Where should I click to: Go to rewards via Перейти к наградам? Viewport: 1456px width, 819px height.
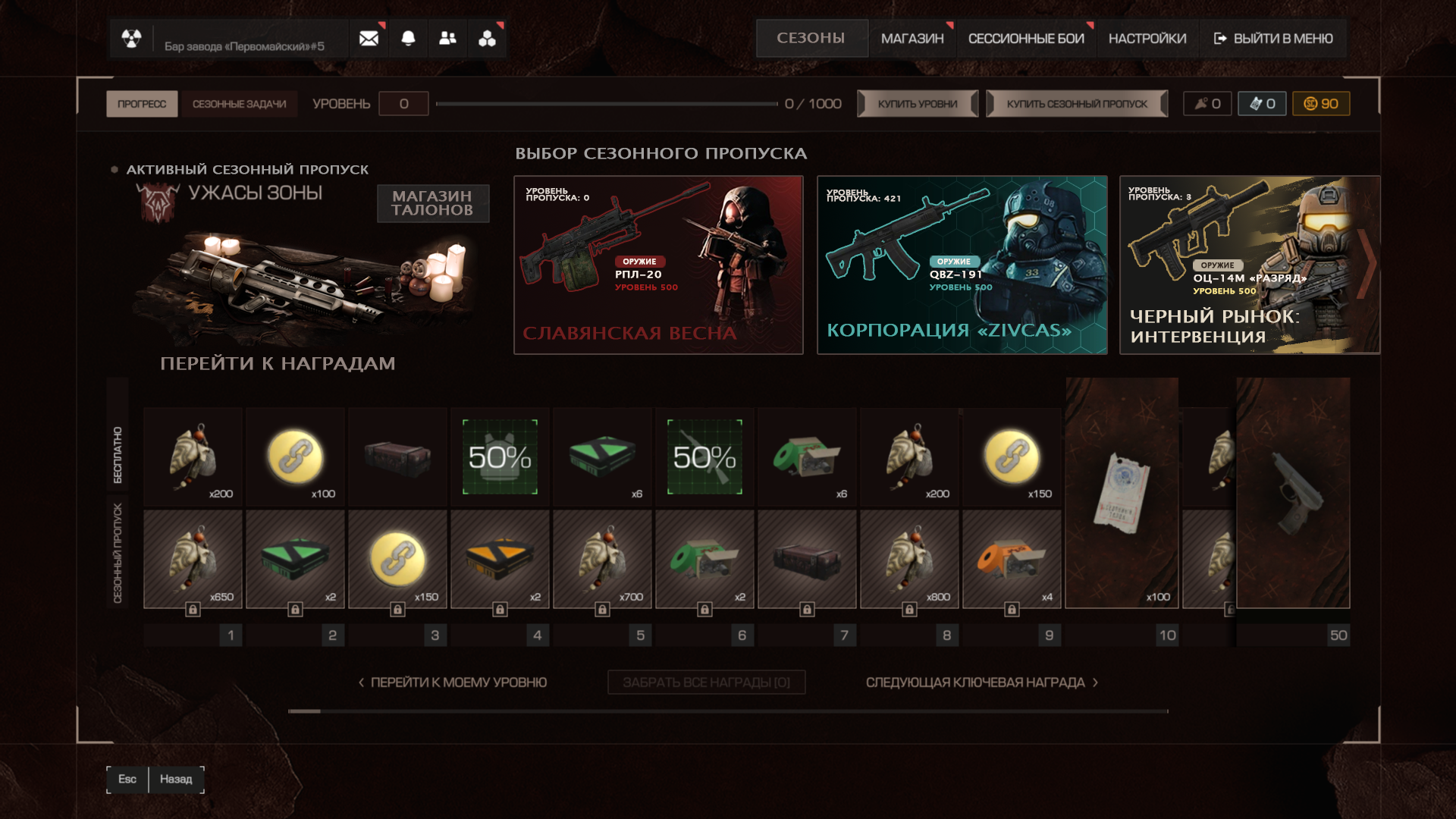(x=278, y=363)
